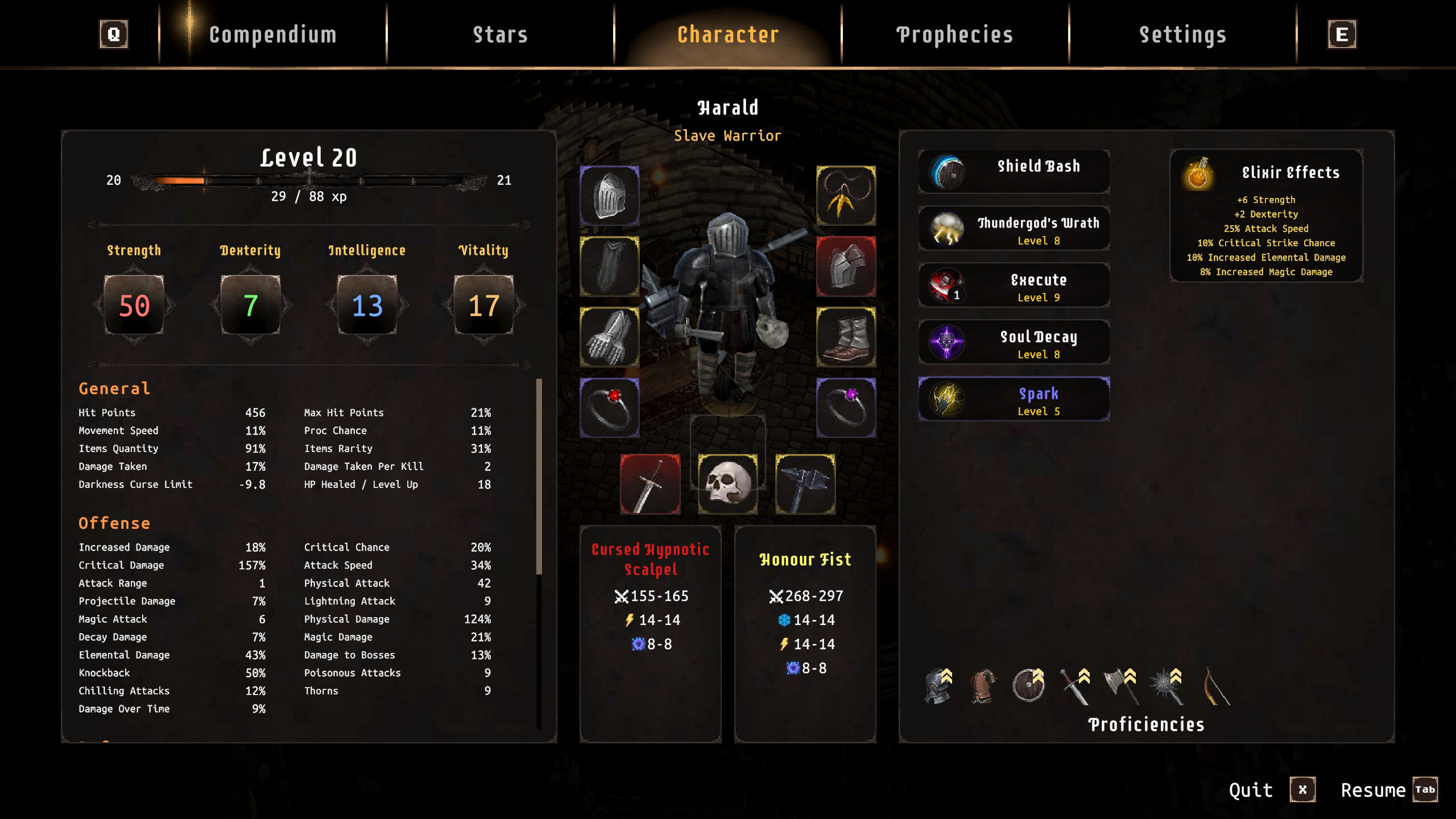Select the Honour Fist hammer slot
The image size is (1456, 819).
[805, 484]
